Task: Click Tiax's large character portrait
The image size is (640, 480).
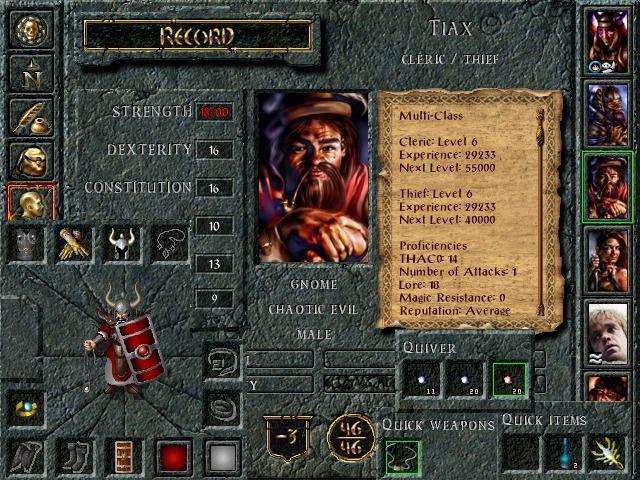Action: 312,178
